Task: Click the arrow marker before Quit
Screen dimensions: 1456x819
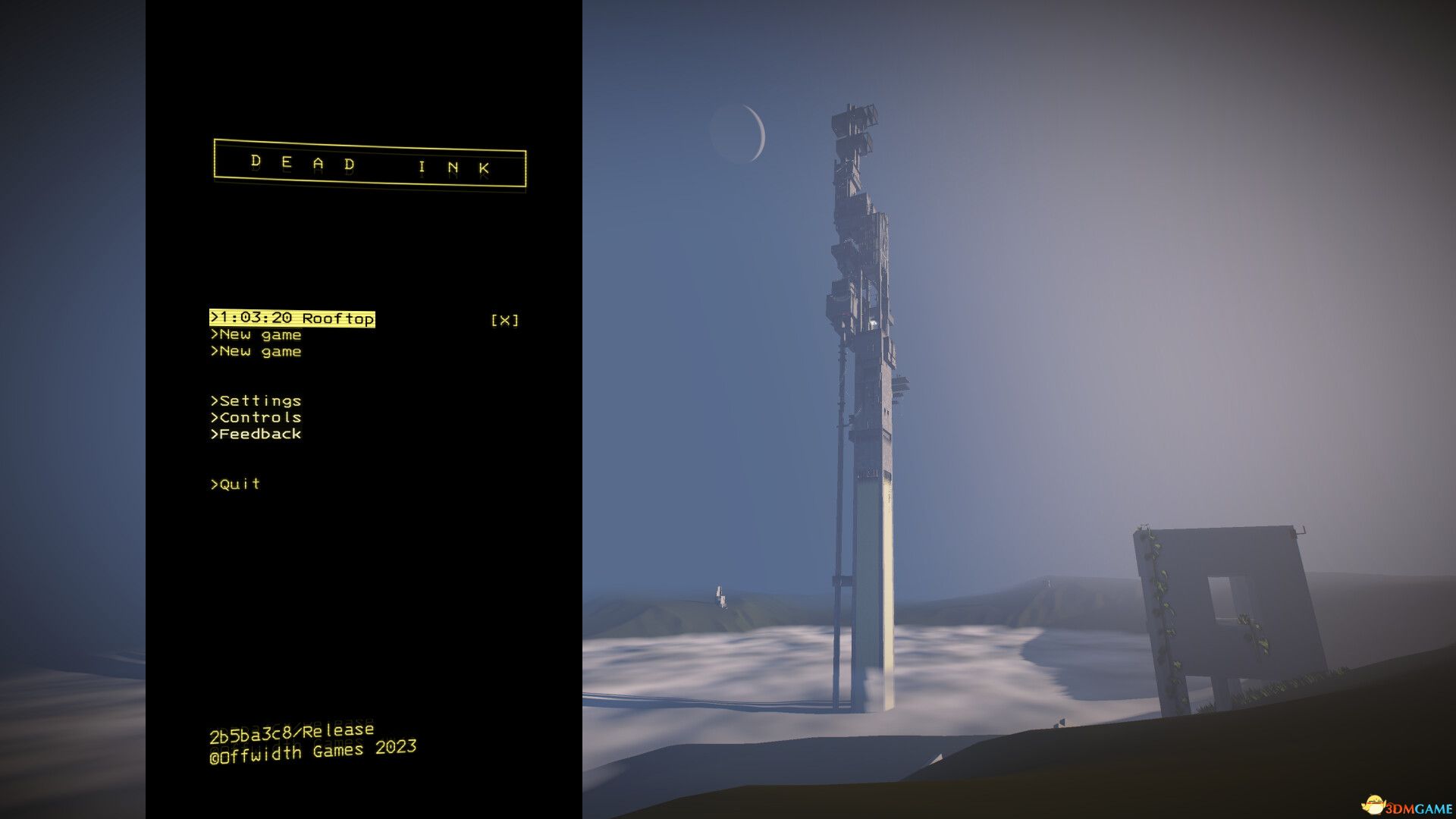Action: click(214, 484)
